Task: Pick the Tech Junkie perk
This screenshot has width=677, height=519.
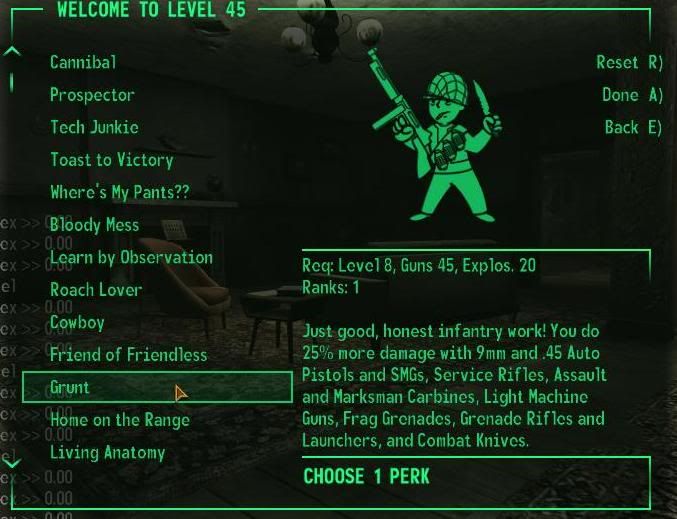Action: (94, 127)
